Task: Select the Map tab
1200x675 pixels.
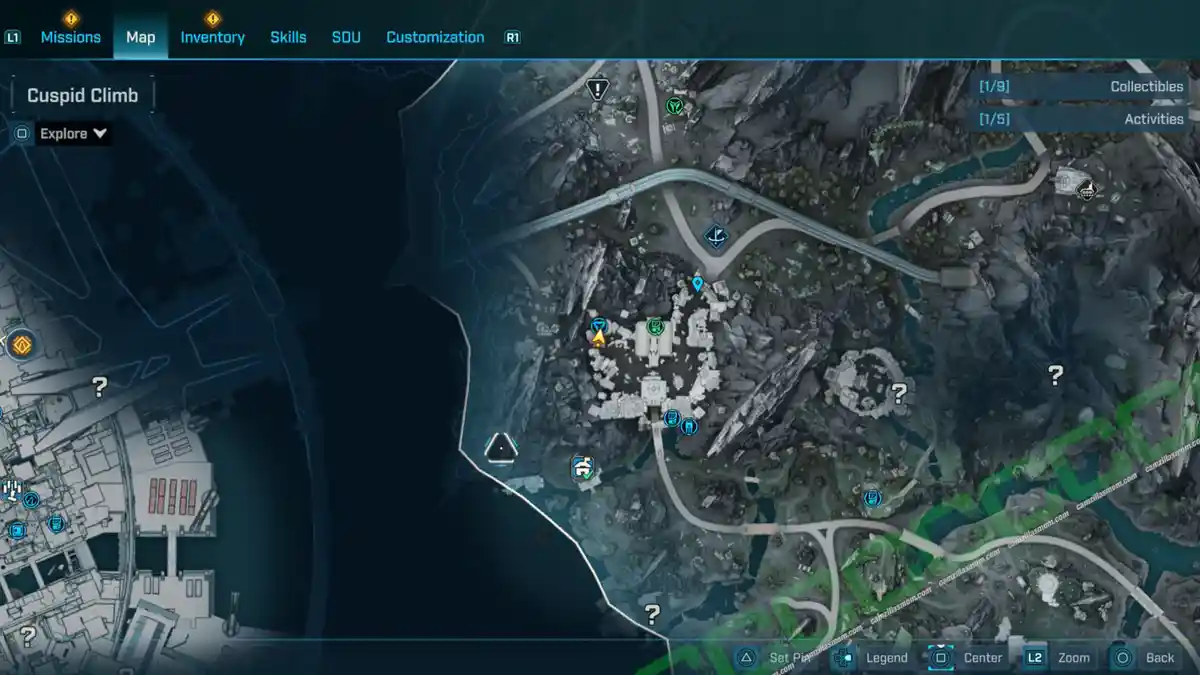Action: pyautogui.click(x=140, y=37)
